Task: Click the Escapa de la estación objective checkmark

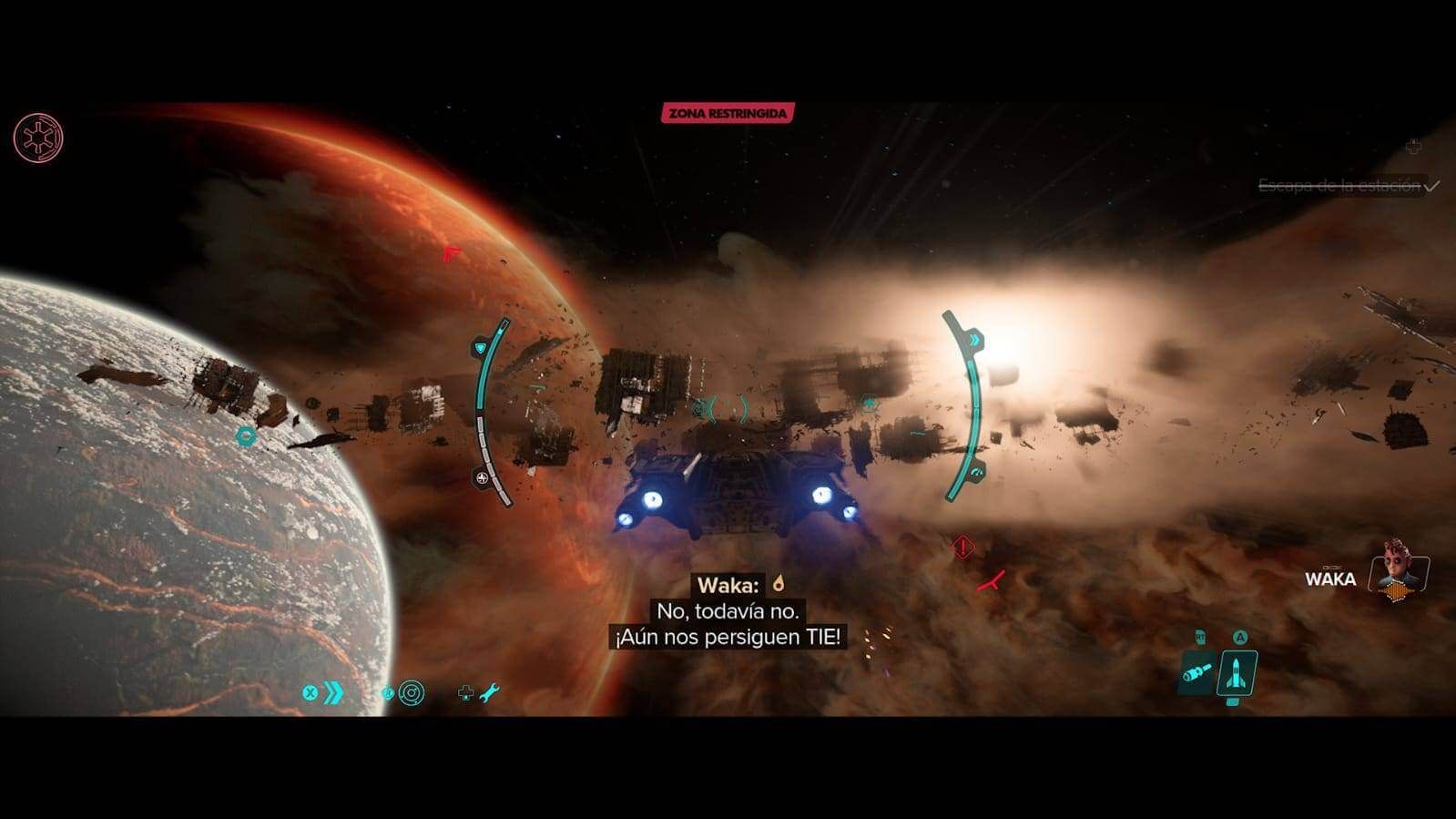Action: pyautogui.click(x=1431, y=187)
